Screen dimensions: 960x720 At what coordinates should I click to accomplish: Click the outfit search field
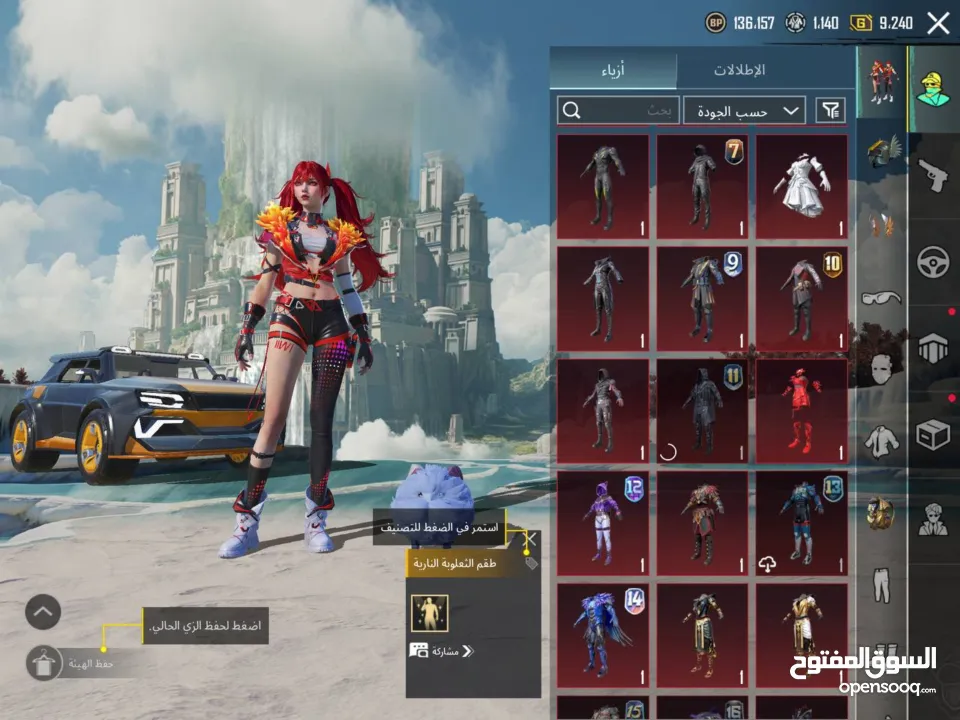click(x=618, y=110)
